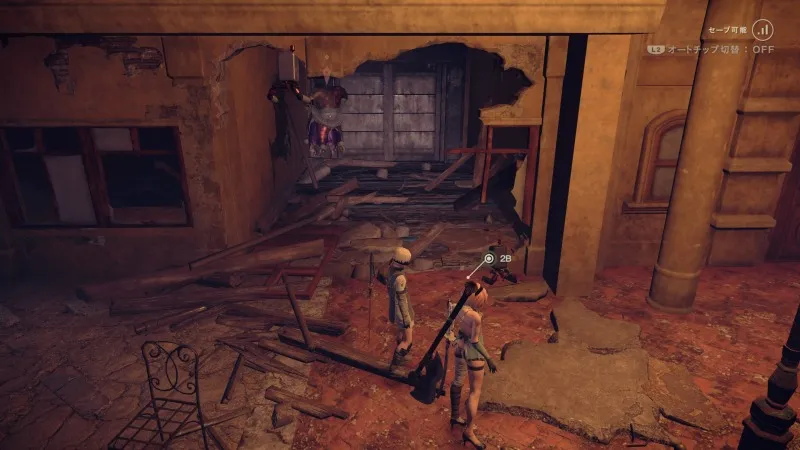The height and width of the screenshot is (450, 800).
Task: Click the save-available signal bars icon
Action: point(765,30)
